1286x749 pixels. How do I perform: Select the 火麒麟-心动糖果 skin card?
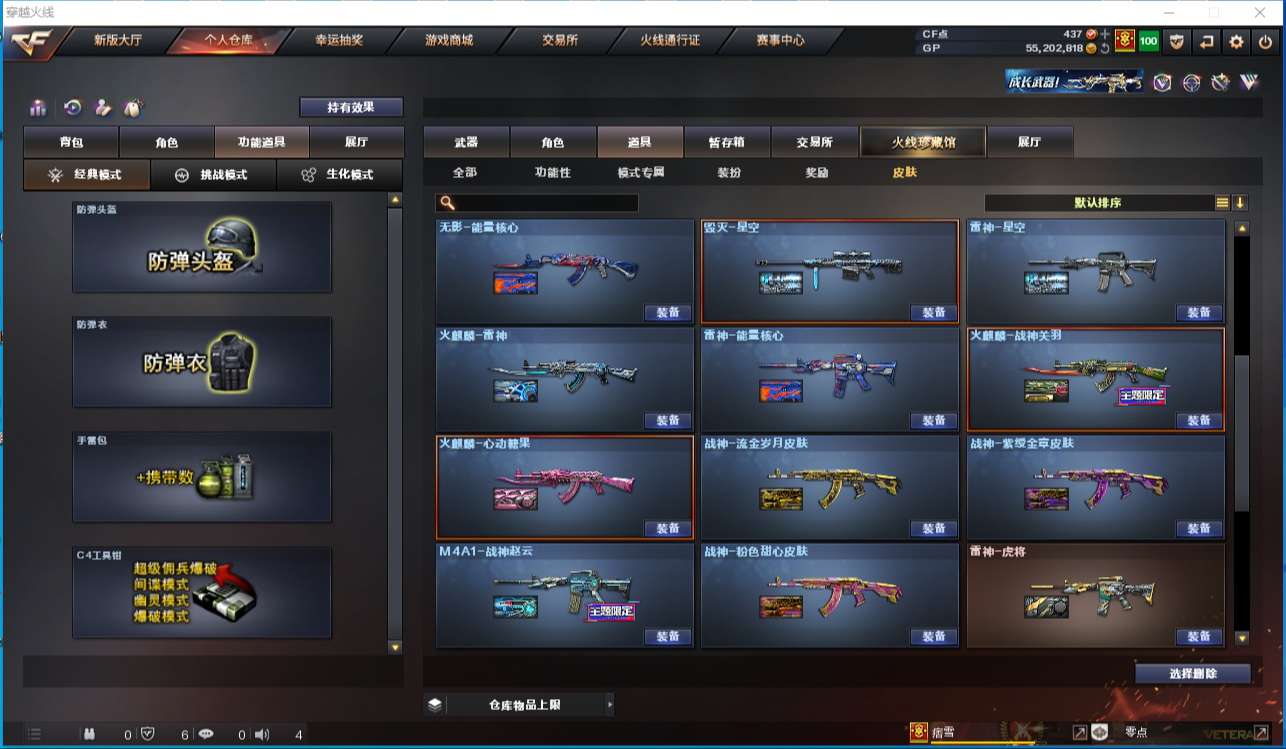click(x=565, y=488)
